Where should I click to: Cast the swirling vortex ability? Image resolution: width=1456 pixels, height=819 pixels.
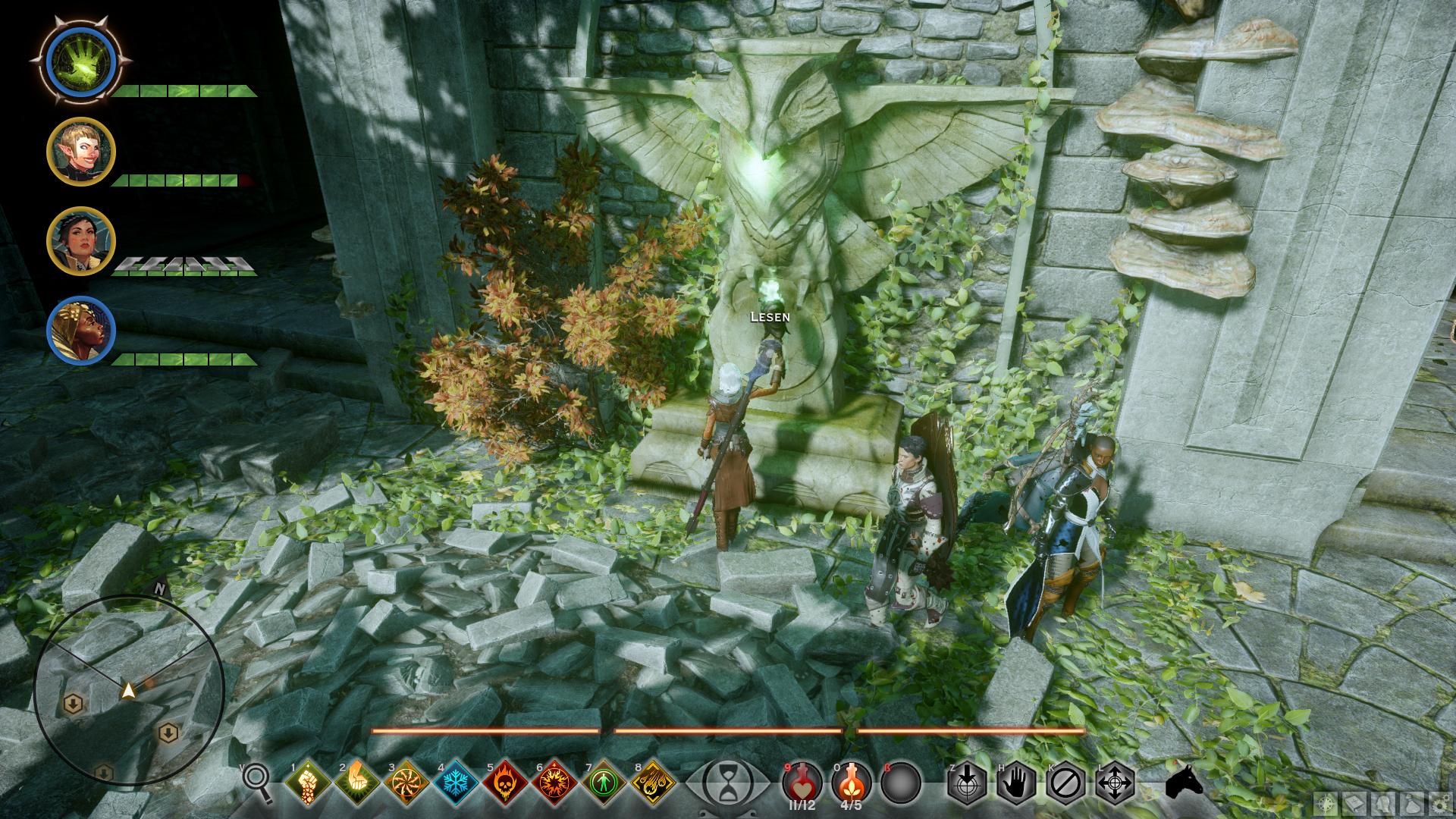[x=406, y=782]
